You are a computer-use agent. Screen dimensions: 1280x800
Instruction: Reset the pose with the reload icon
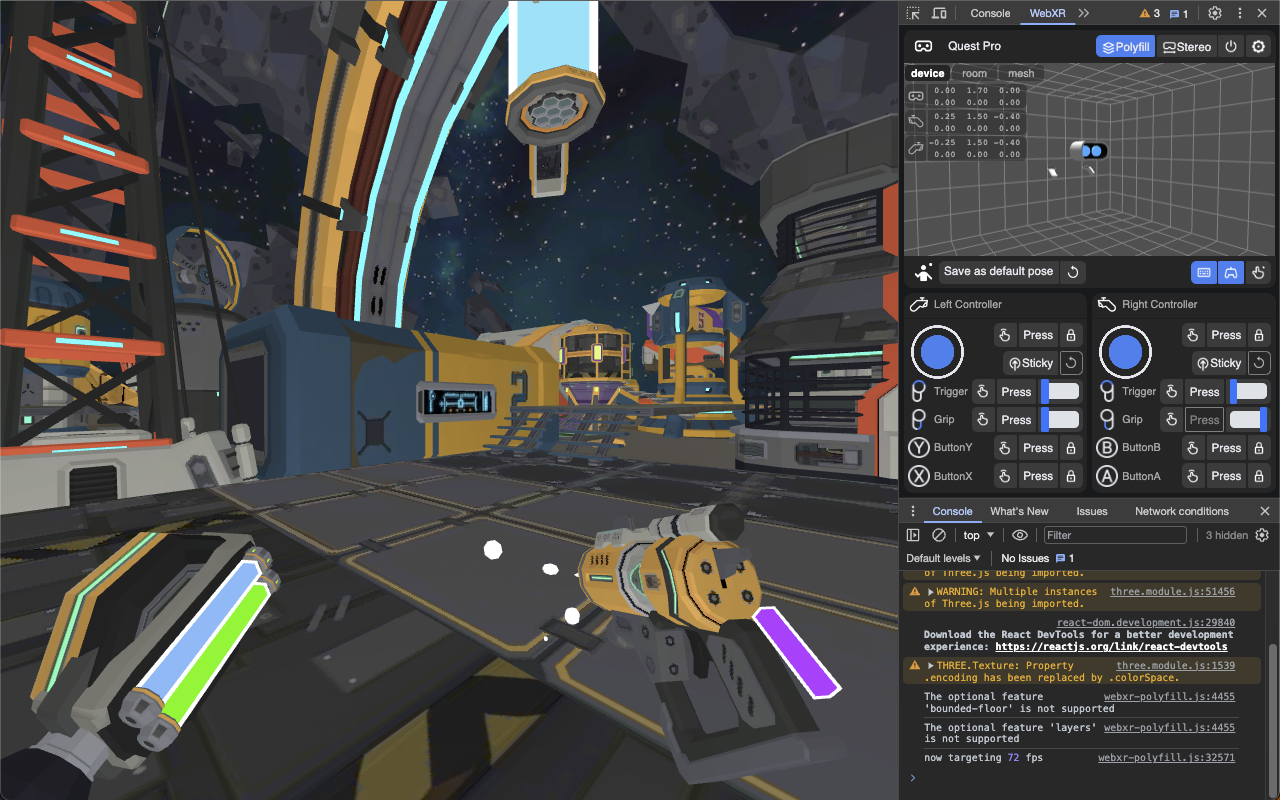point(1072,271)
